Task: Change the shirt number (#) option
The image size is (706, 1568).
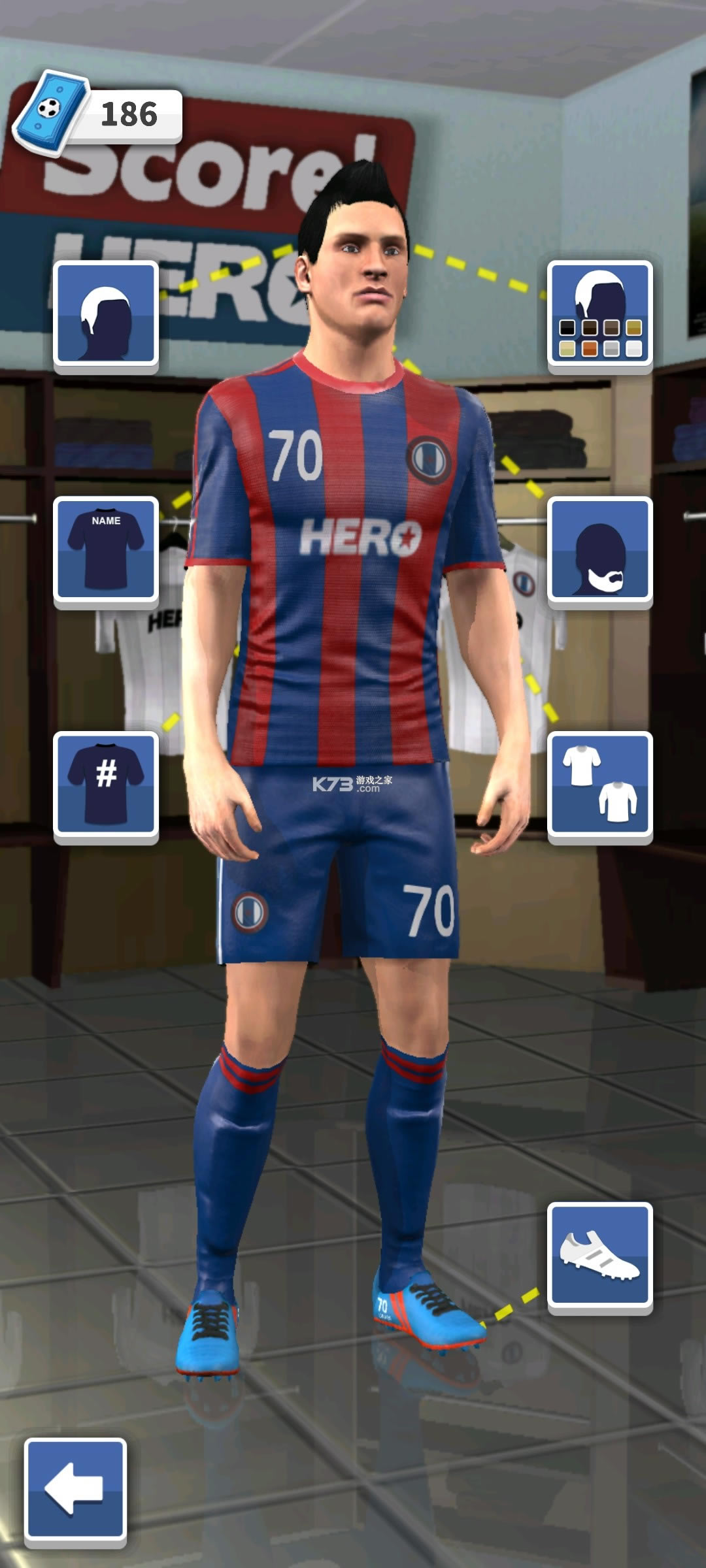Action: [x=106, y=784]
